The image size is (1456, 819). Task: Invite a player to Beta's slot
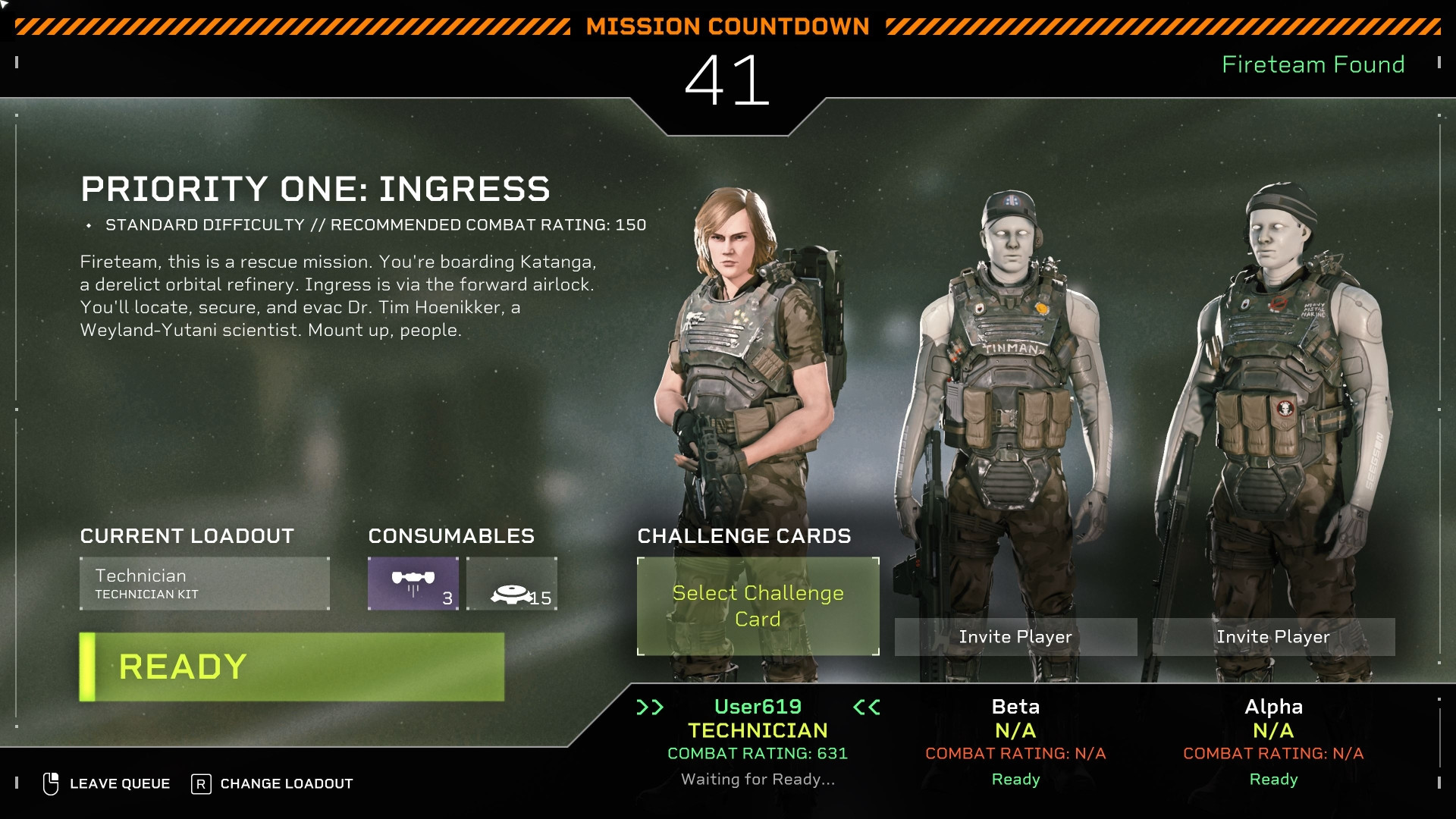pos(1015,637)
